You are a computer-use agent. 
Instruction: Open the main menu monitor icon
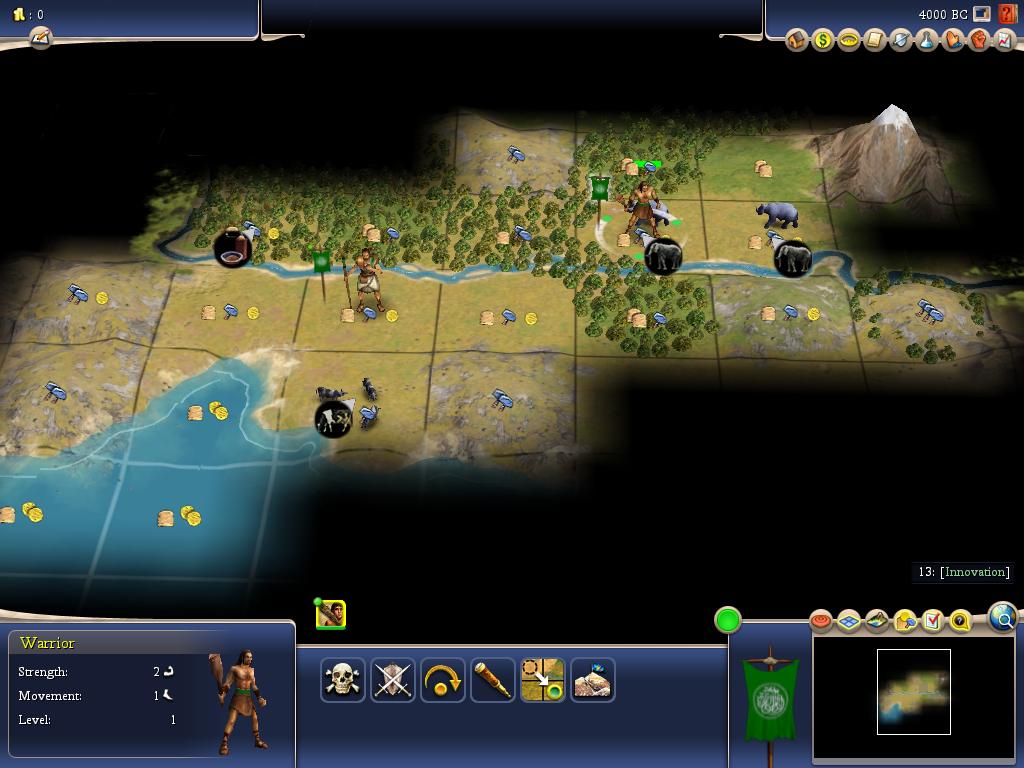[982, 15]
